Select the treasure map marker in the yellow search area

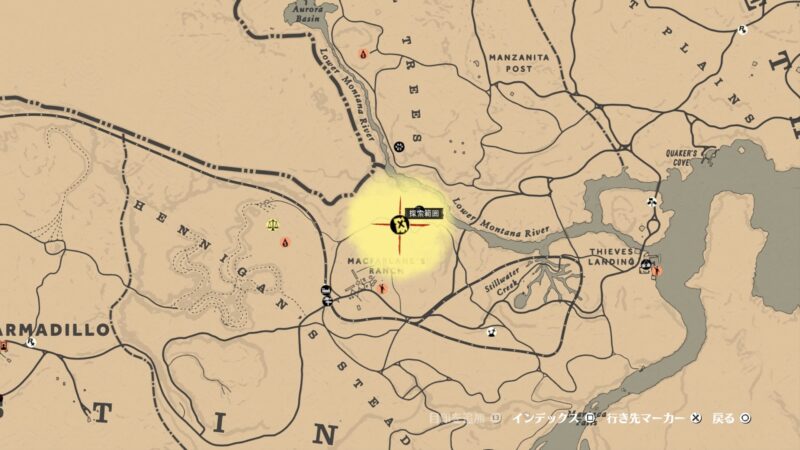click(x=400, y=225)
